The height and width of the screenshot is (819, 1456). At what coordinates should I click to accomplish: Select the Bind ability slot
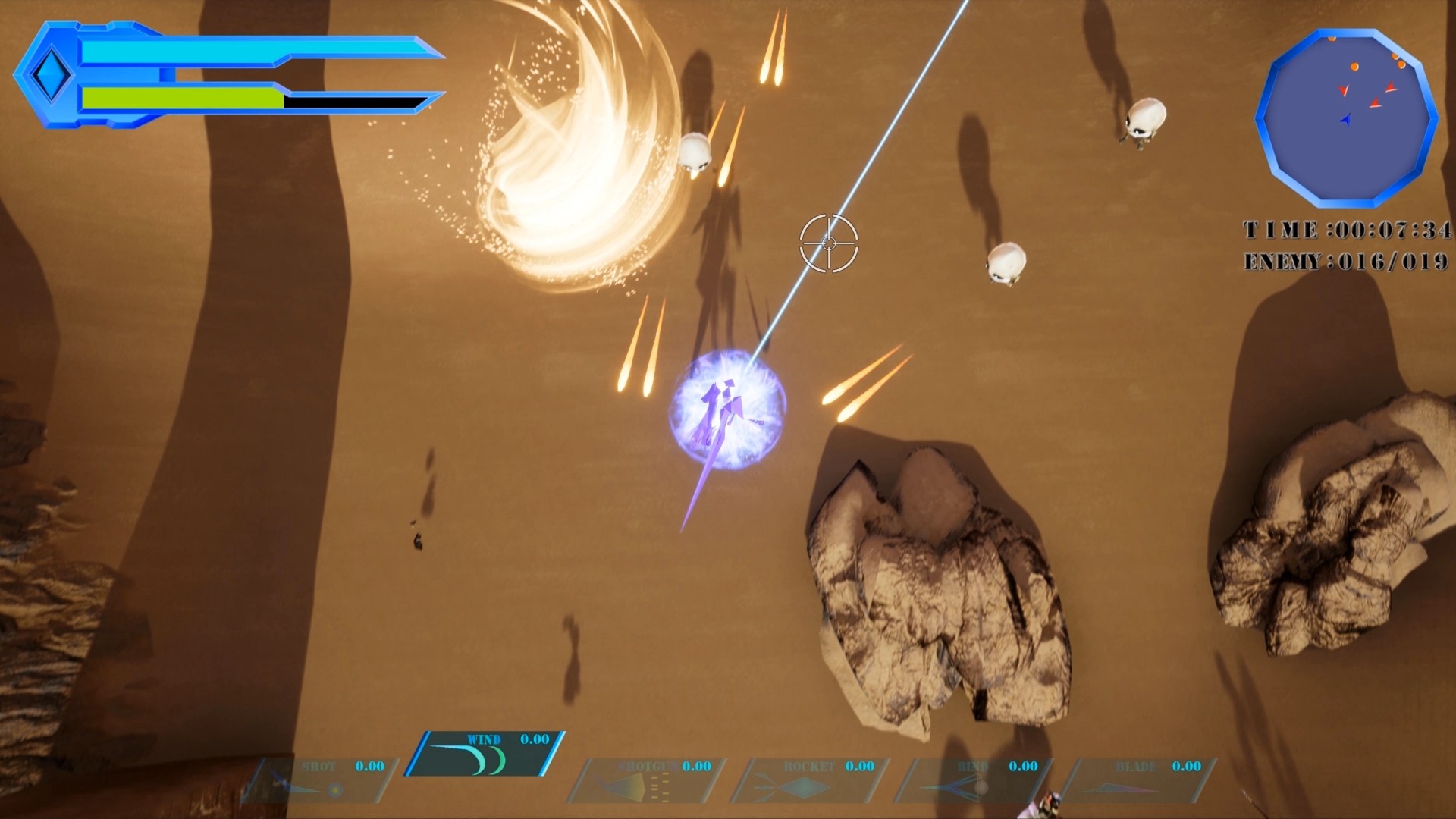pos(976,780)
